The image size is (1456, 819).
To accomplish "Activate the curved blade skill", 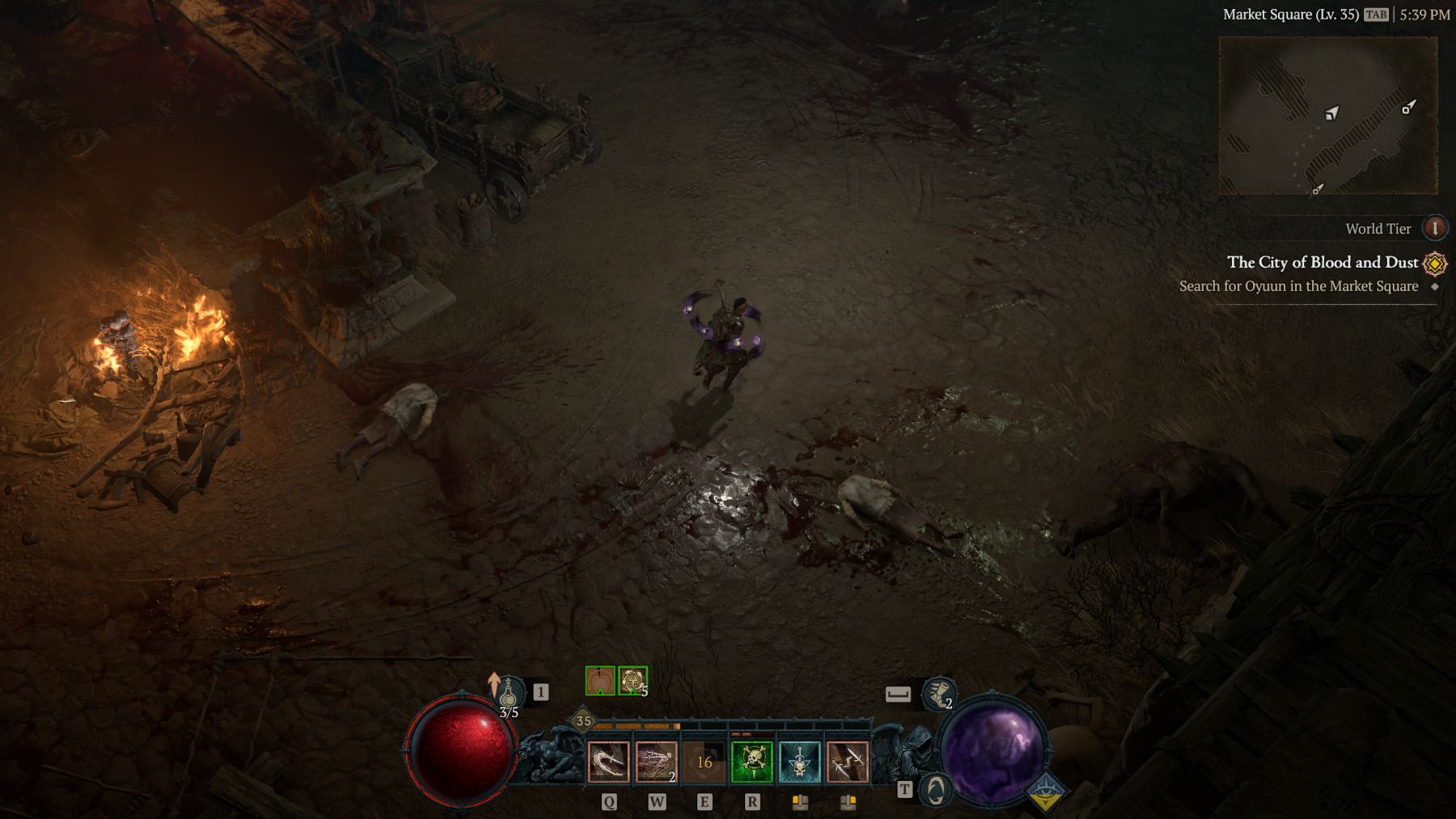I will [x=608, y=762].
